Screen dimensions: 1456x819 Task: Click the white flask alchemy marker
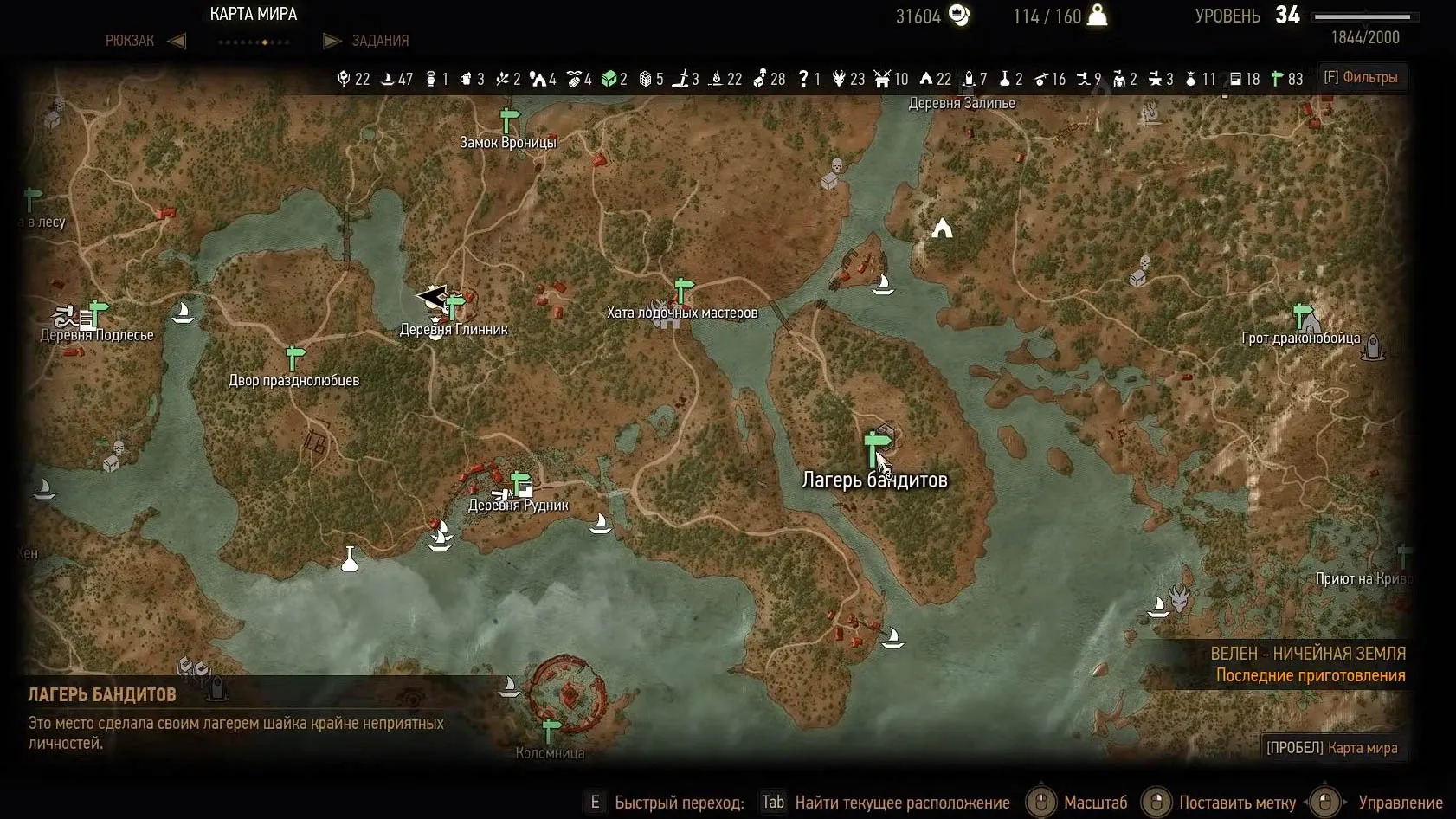point(350,559)
